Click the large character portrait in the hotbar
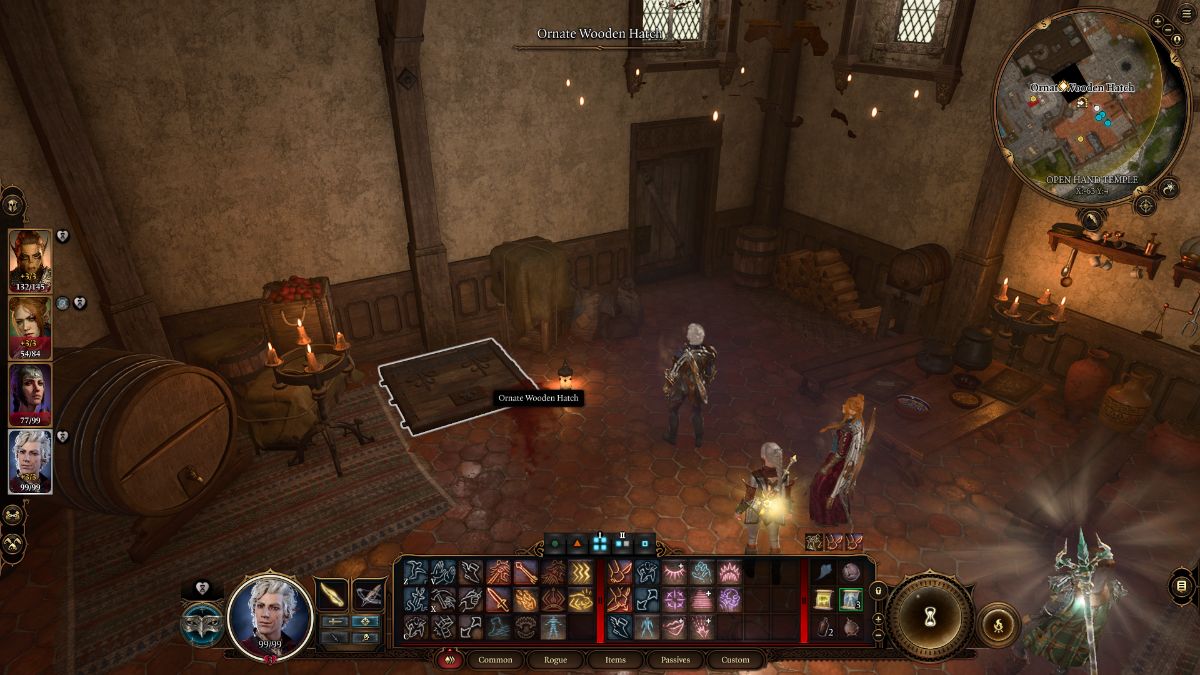The image size is (1200, 675). click(x=267, y=617)
